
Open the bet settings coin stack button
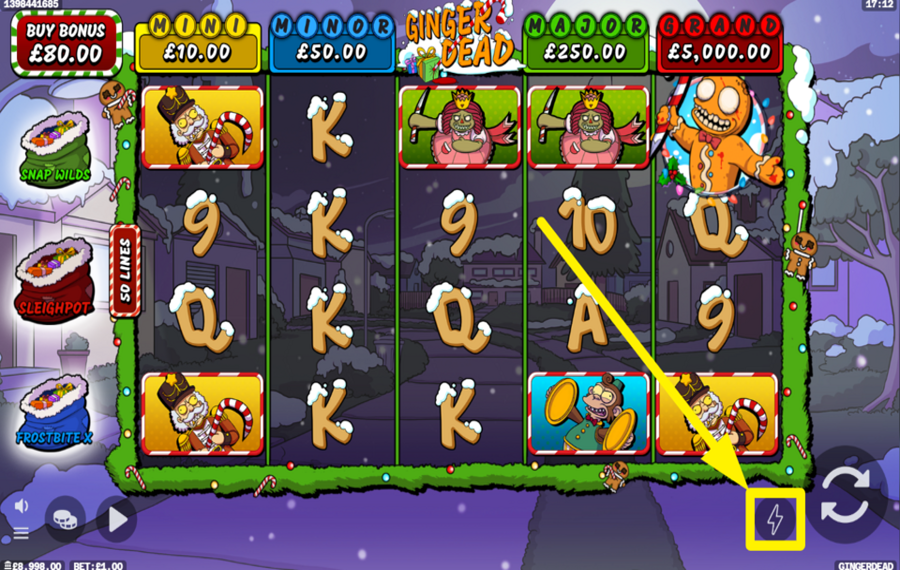click(65, 518)
